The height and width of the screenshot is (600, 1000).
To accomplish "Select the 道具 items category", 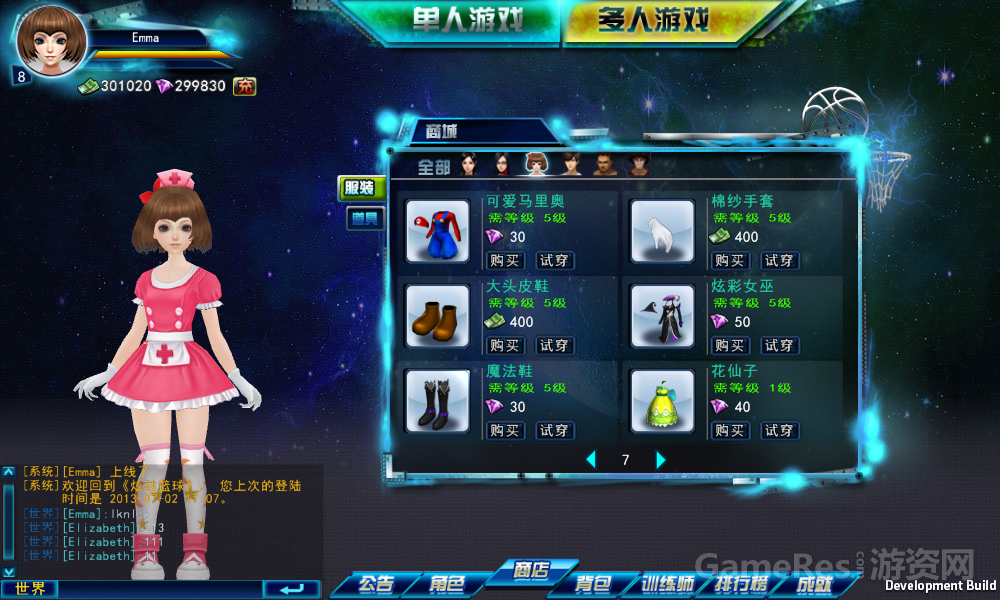I will (364, 218).
